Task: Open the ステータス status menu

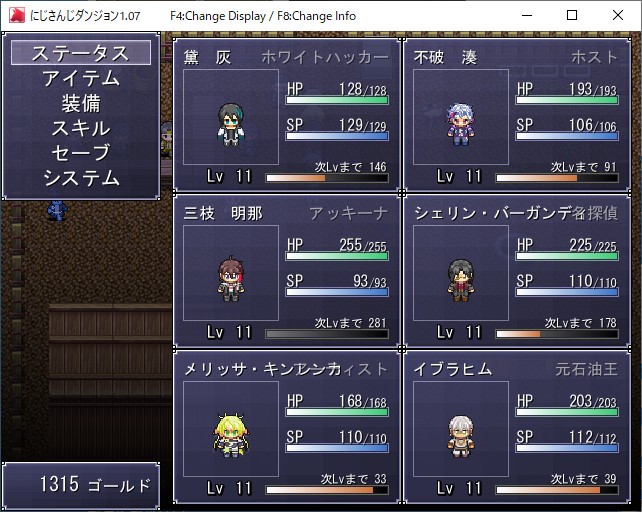Action: click(80, 53)
